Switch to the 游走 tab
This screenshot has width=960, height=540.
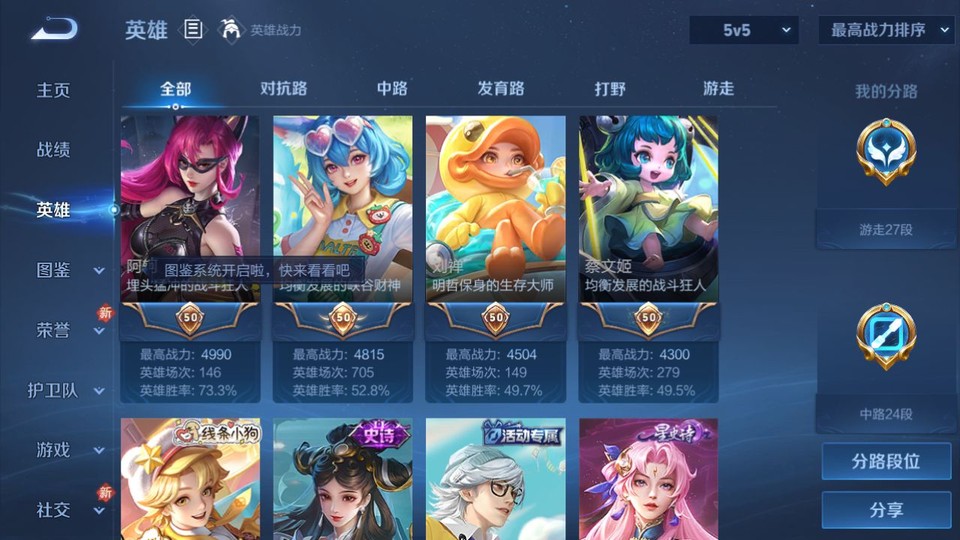pyautogui.click(x=718, y=89)
